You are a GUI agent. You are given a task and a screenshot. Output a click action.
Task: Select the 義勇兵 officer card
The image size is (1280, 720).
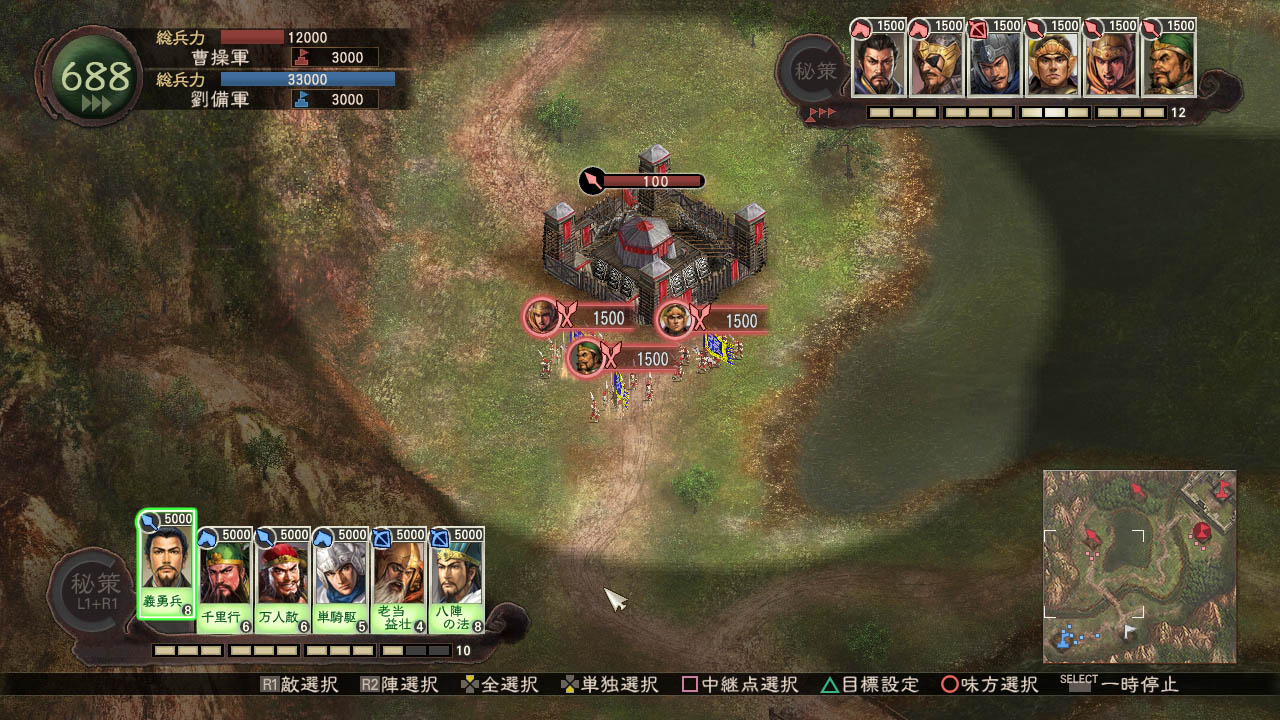click(166, 566)
